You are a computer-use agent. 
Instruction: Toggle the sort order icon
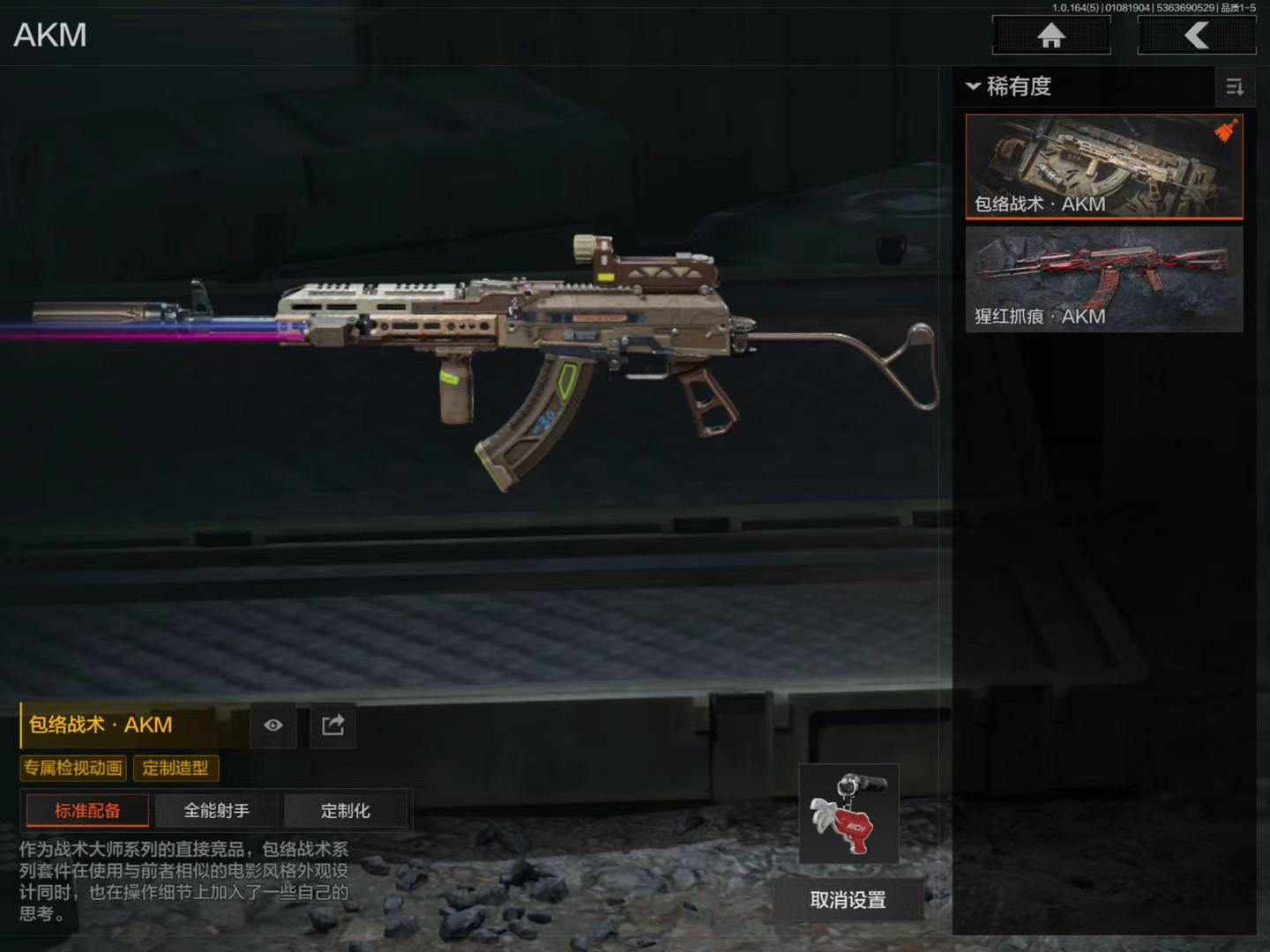tap(1234, 86)
